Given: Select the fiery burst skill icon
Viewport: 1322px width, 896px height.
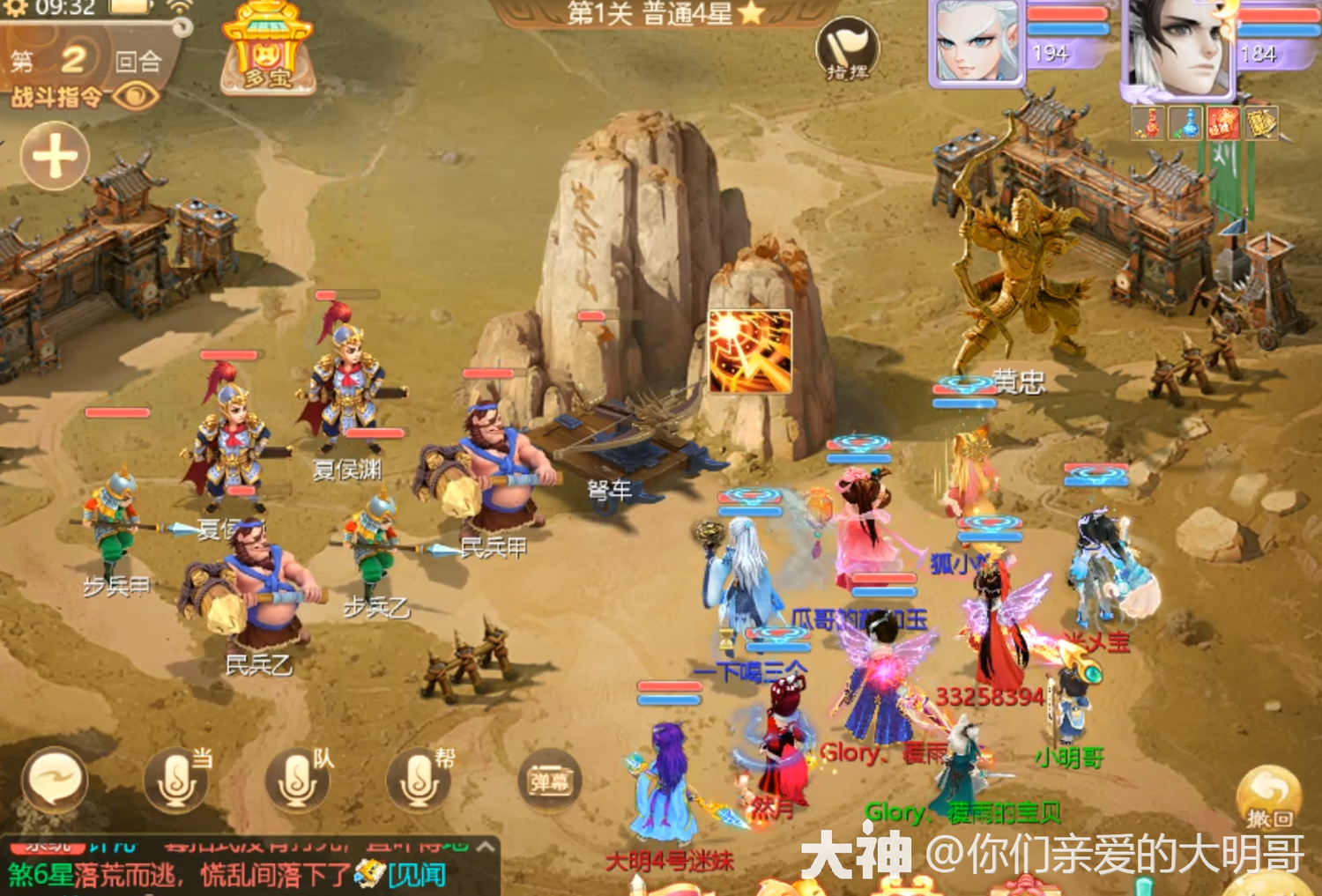Looking at the screenshot, I should pyautogui.click(x=750, y=351).
